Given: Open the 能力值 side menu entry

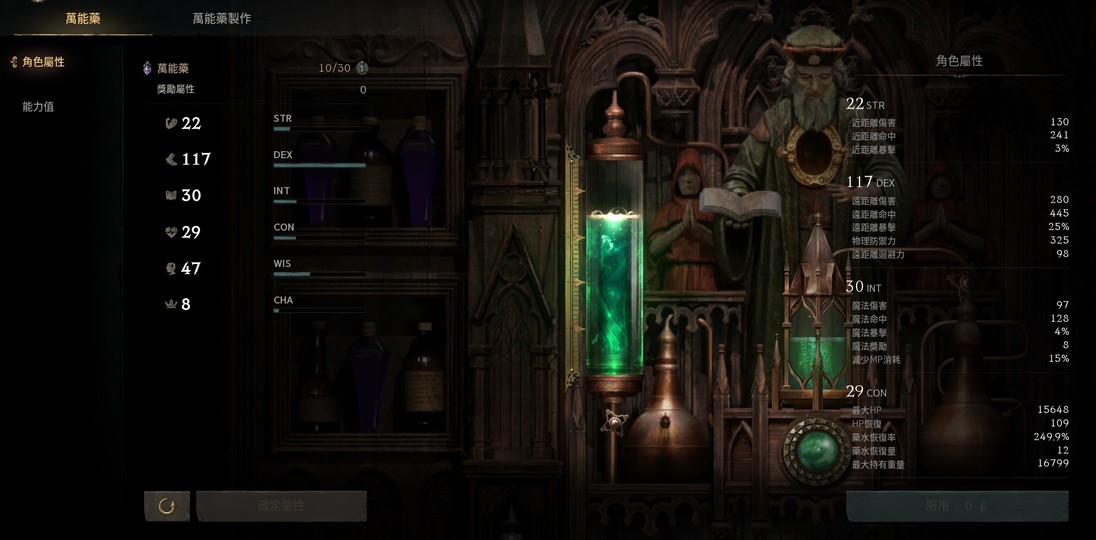Looking at the screenshot, I should pos(38,107).
